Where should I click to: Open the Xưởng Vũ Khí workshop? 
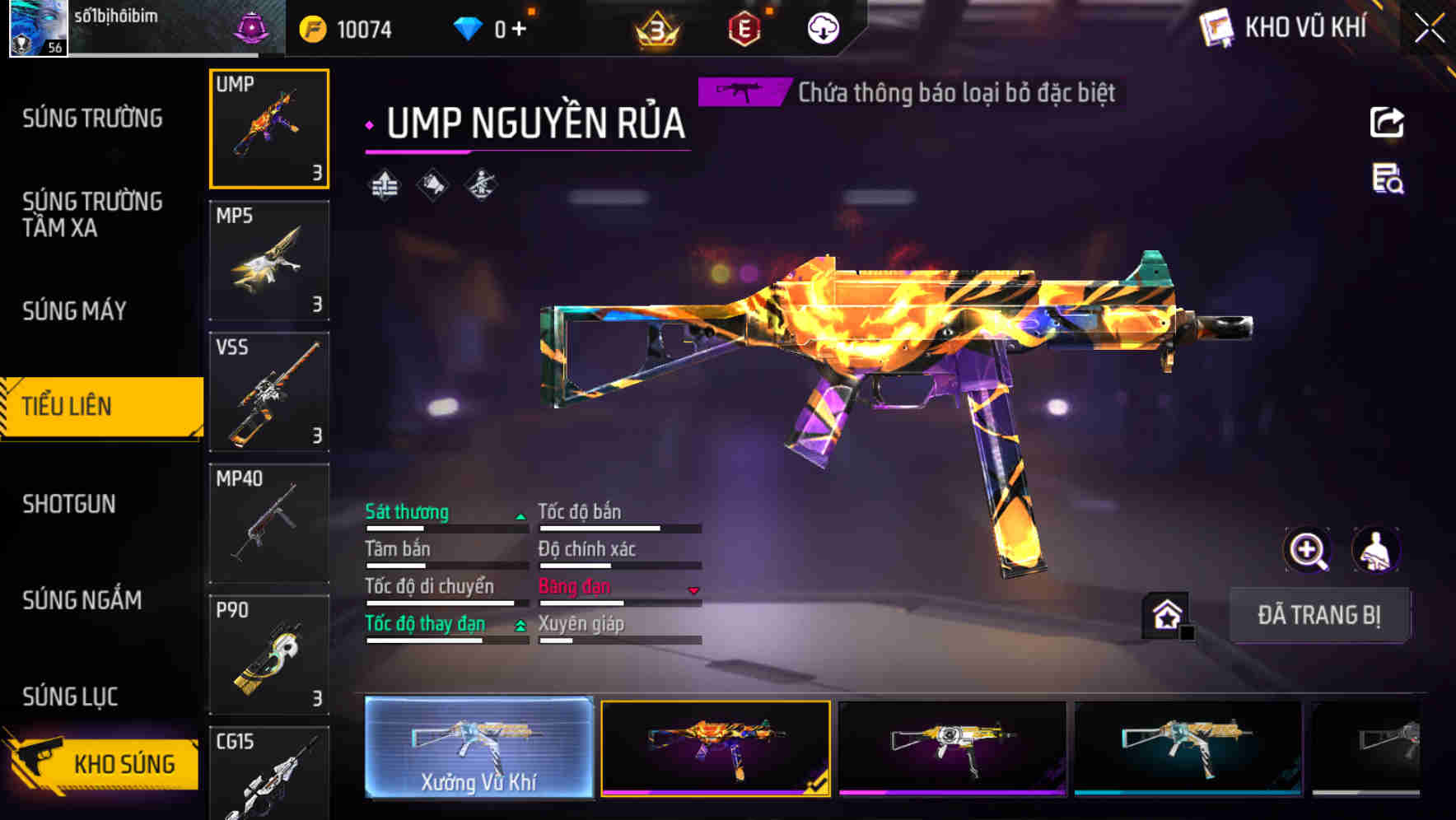coord(478,748)
